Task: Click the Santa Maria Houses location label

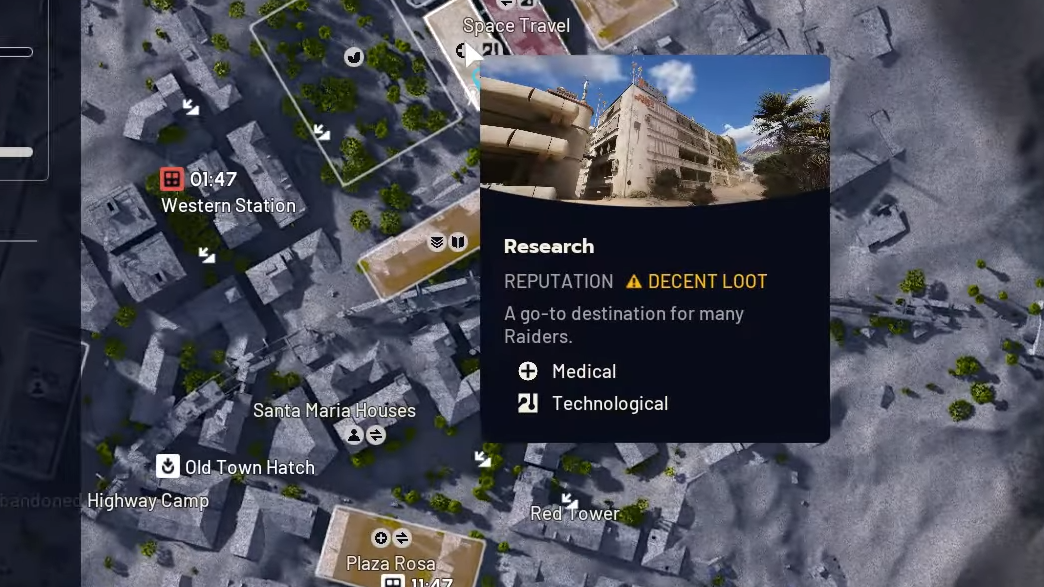Action: pos(334,410)
